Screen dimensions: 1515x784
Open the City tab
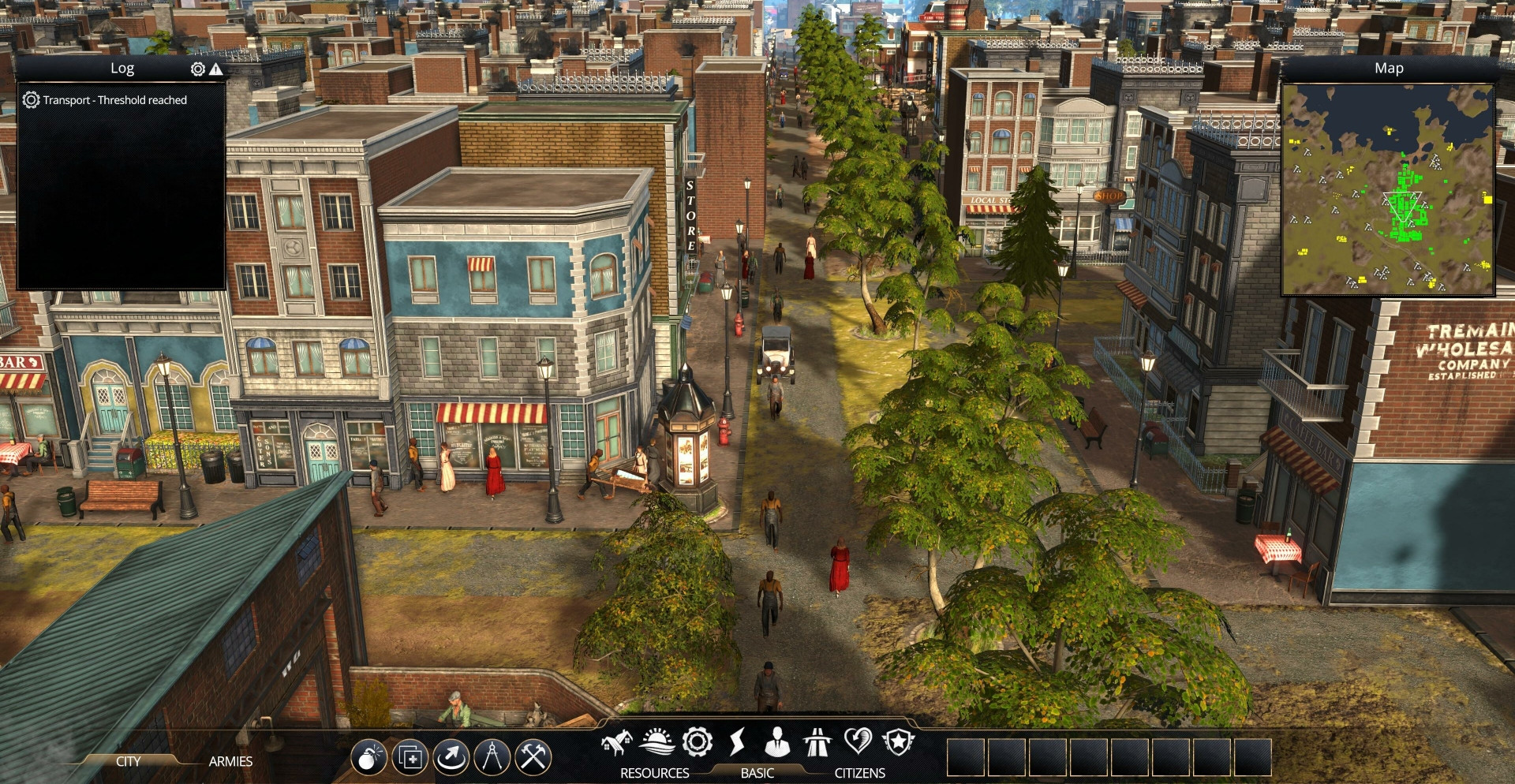pyautogui.click(x=128, y=761)
